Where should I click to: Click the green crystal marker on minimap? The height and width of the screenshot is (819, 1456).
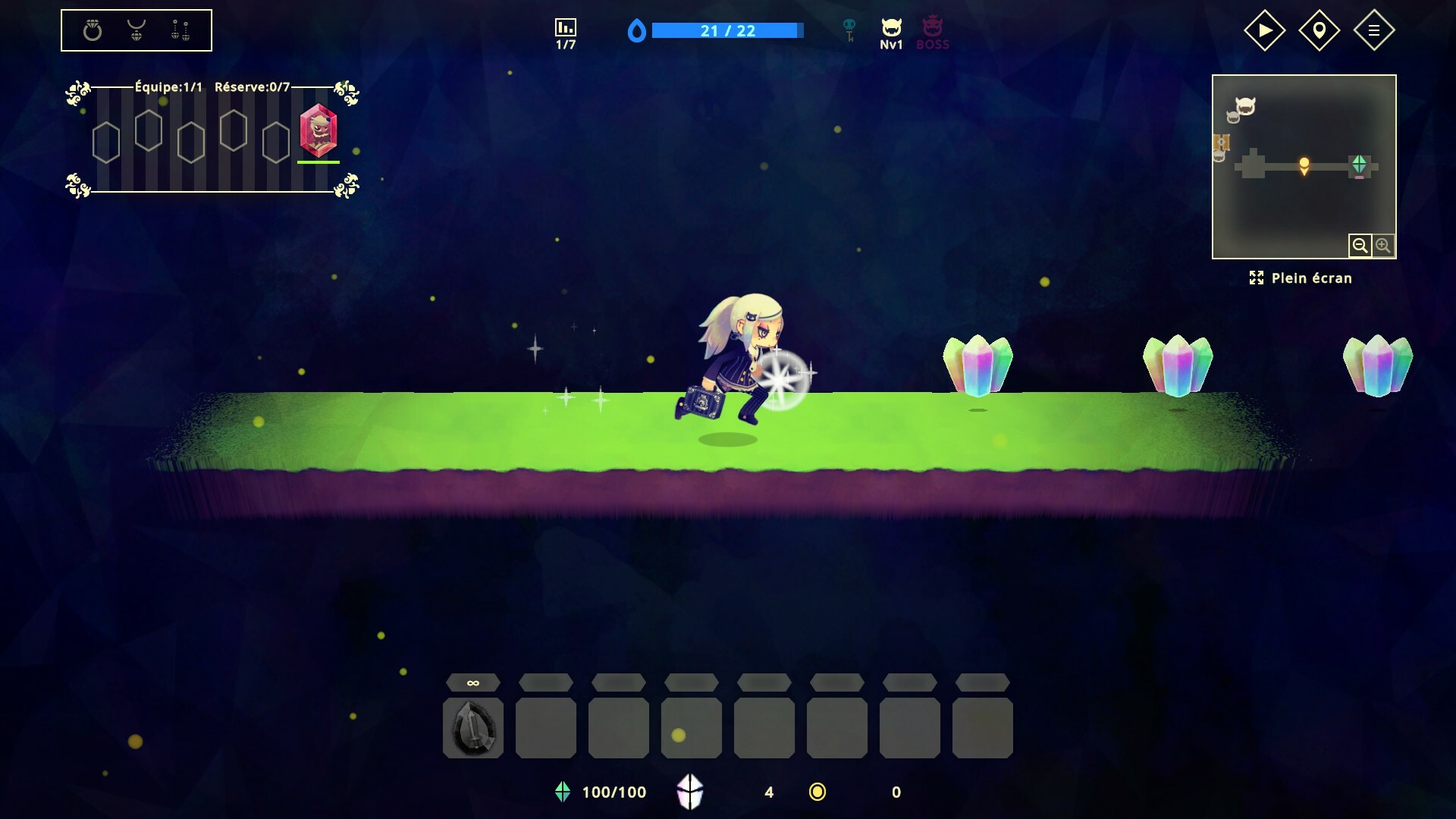(x=1359, y=164)
